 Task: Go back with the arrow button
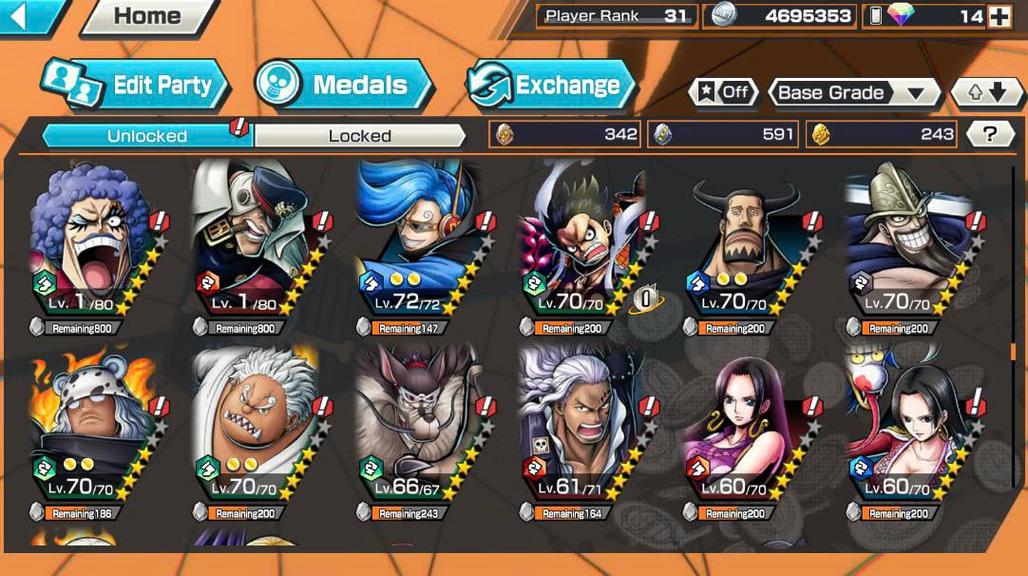point(24,15)
